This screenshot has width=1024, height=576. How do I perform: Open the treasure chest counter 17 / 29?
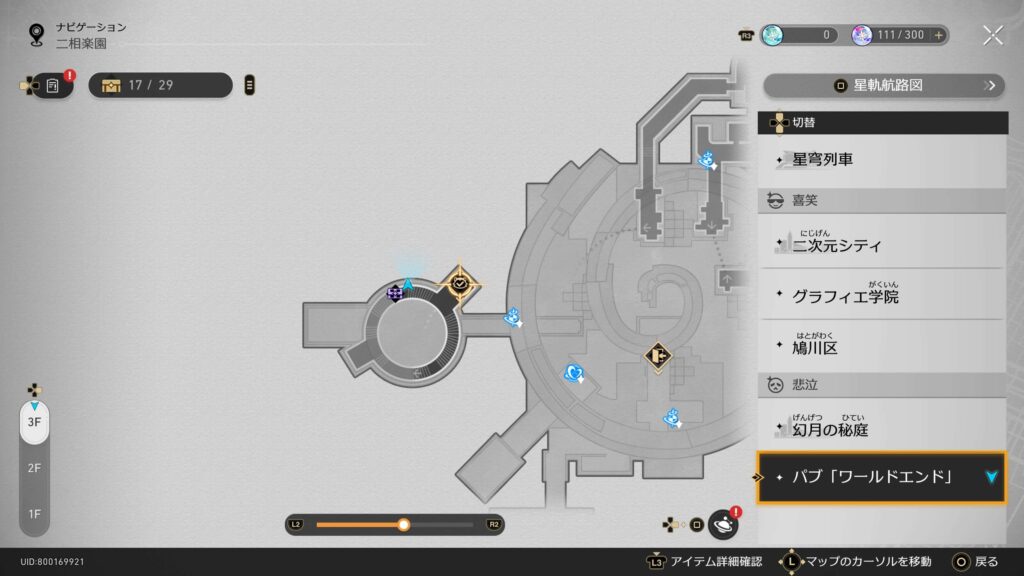[x=160, y=85]
